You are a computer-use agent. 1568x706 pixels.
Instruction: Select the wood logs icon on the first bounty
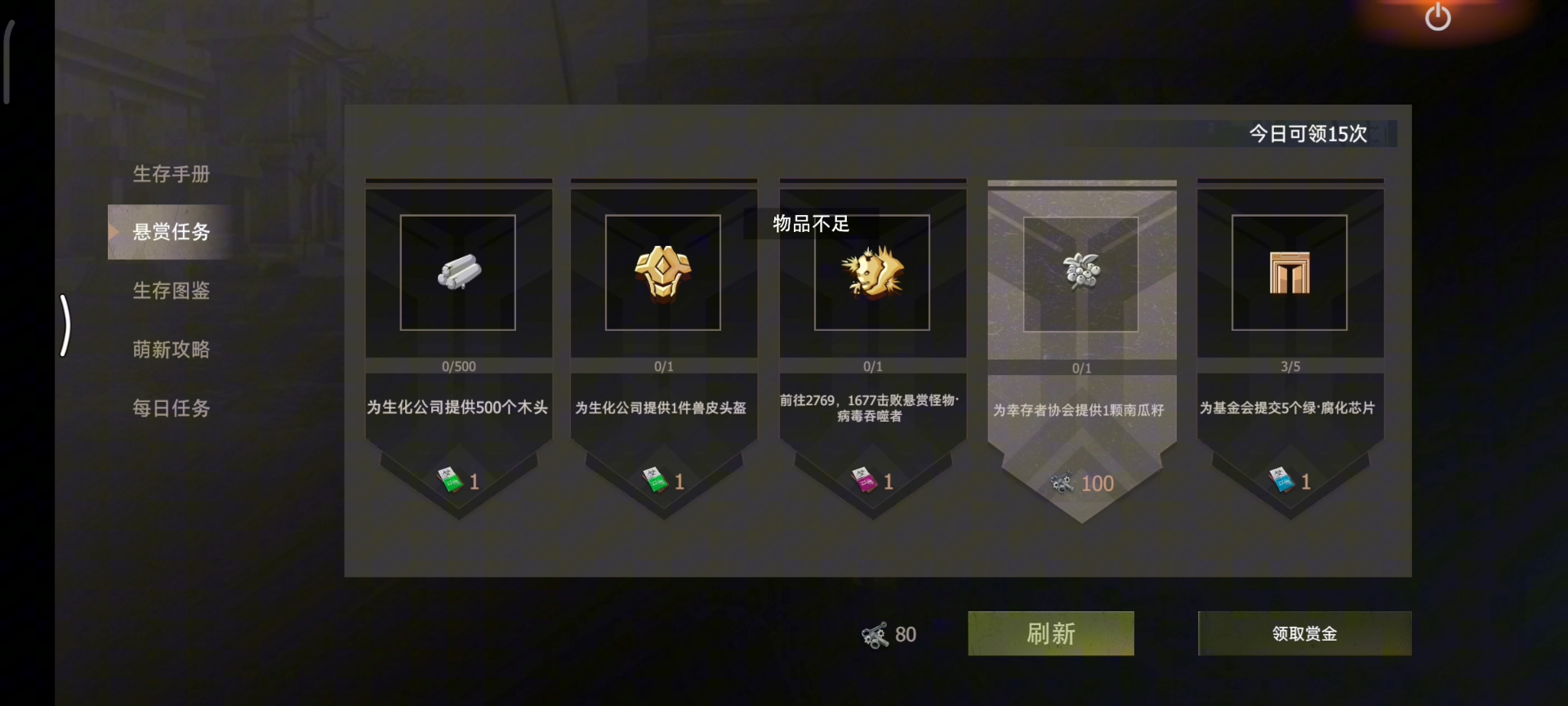pyautogui.click(x=458, y=274)
